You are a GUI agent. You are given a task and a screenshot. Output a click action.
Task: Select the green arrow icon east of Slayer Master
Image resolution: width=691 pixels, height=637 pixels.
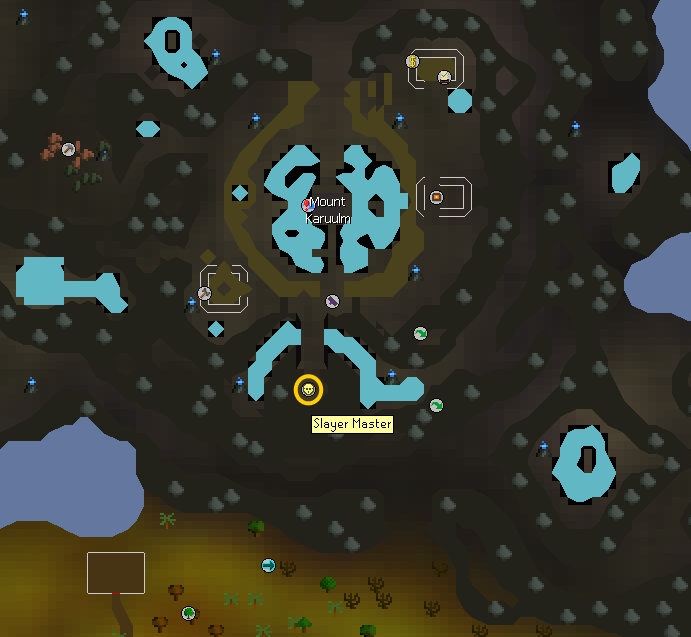tap(436, 405)
